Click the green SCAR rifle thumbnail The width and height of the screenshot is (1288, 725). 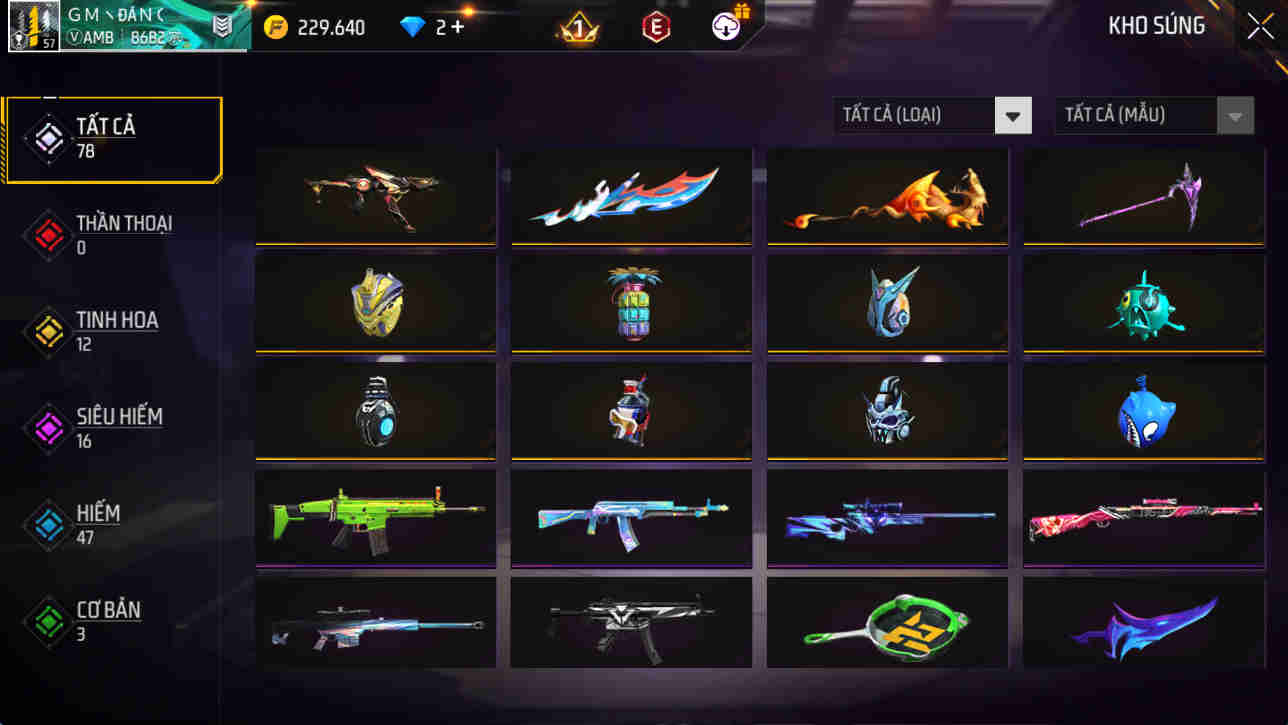pyautogui.click(x=375, y=517)
